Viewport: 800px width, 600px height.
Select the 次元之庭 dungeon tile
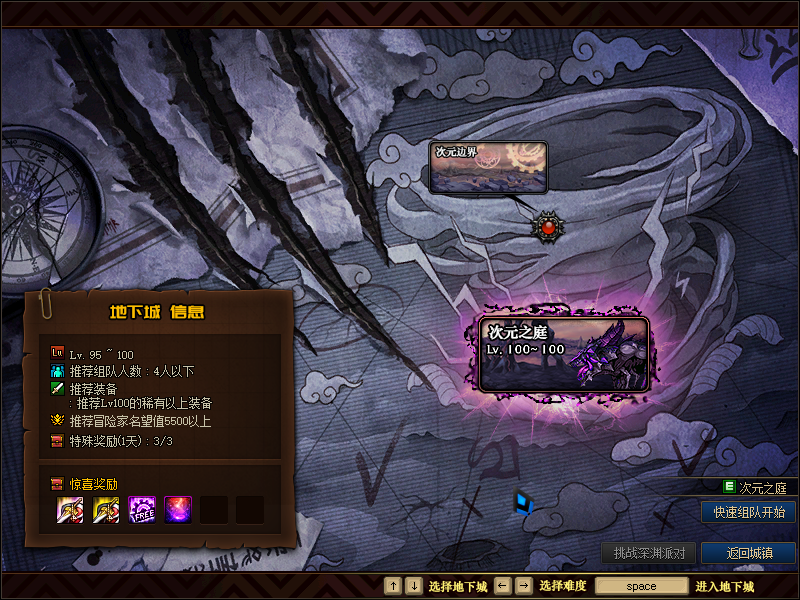pyautogui.click(x=564, y=354)
